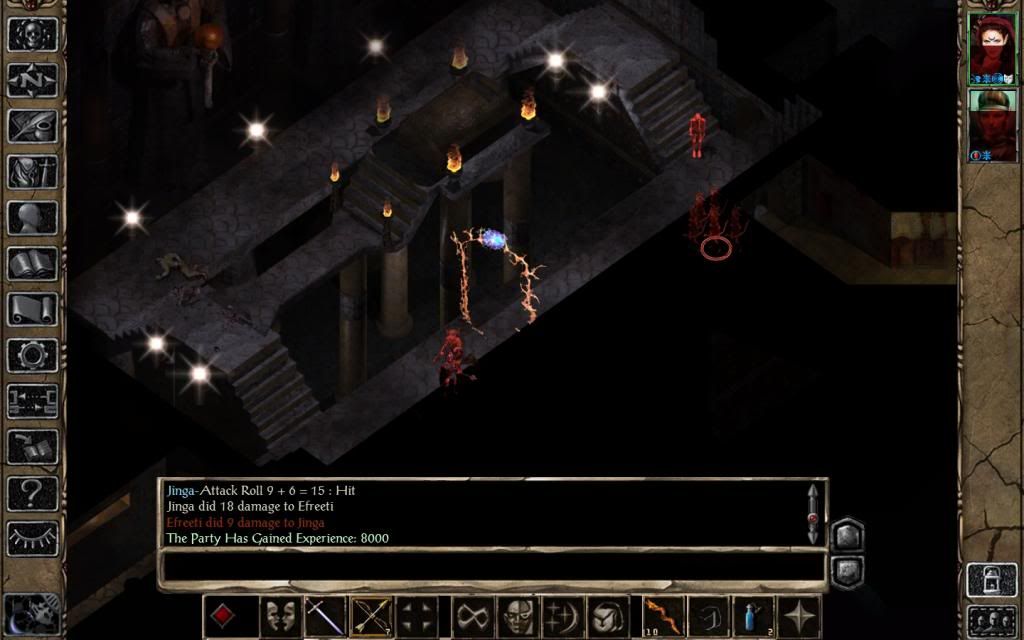
Task: Select the red-hooded character portrait
Action: tap(992, 47)
